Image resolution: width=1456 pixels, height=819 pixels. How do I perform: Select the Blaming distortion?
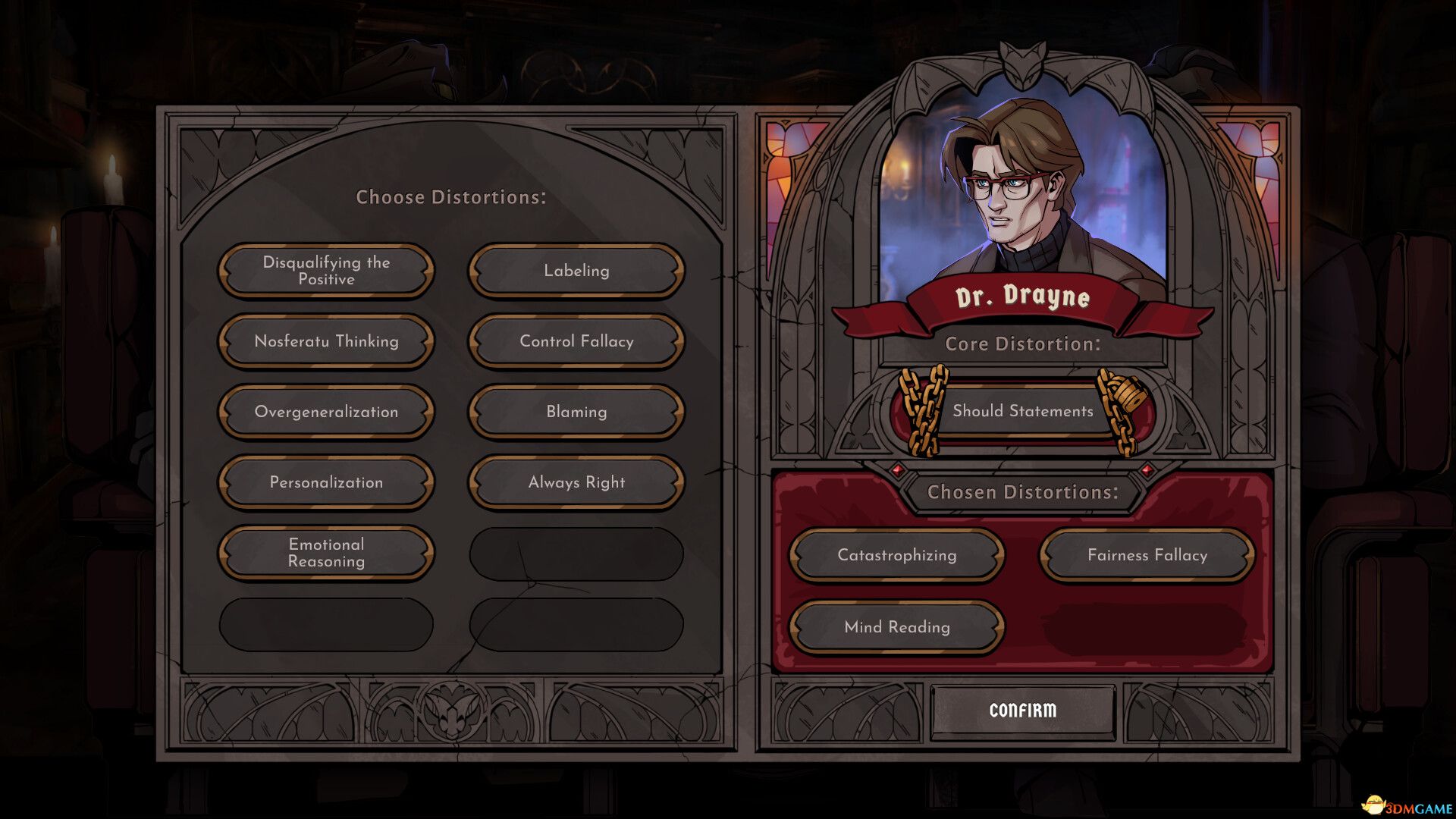coord(575,412)
